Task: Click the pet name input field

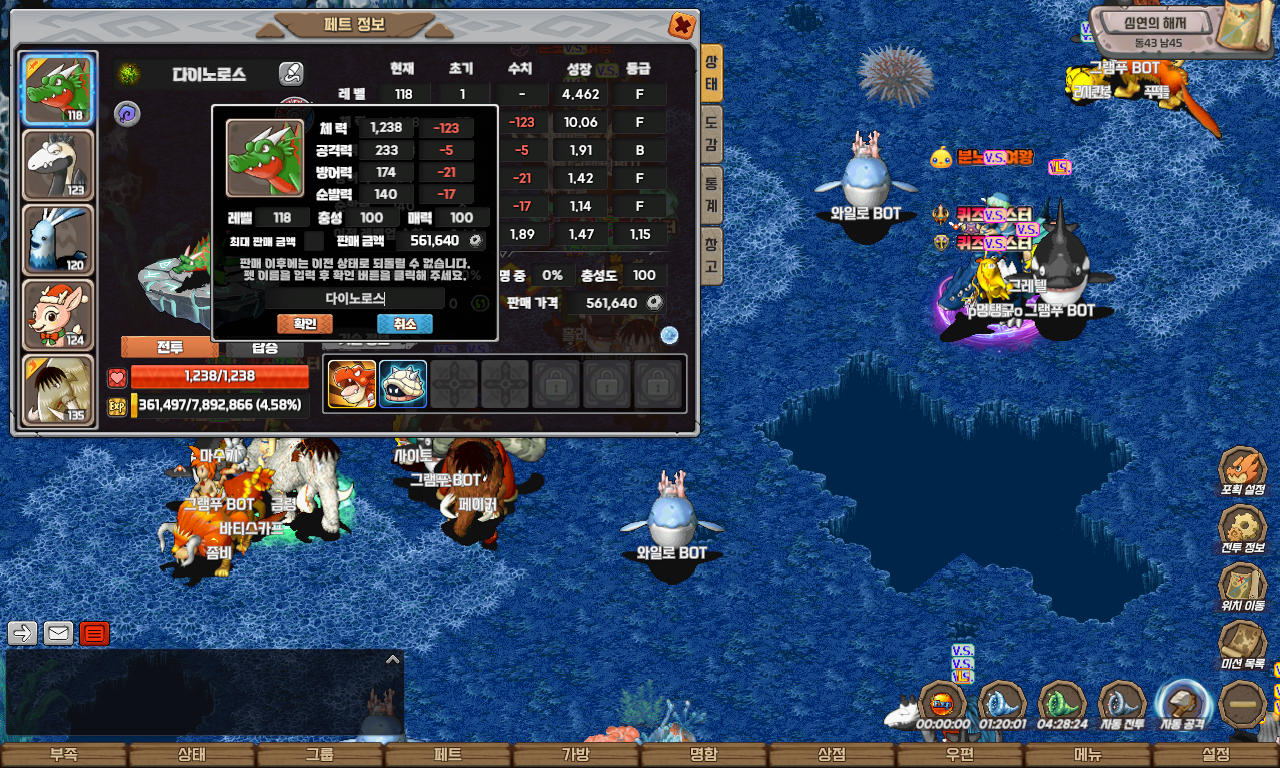Action: 356,298
